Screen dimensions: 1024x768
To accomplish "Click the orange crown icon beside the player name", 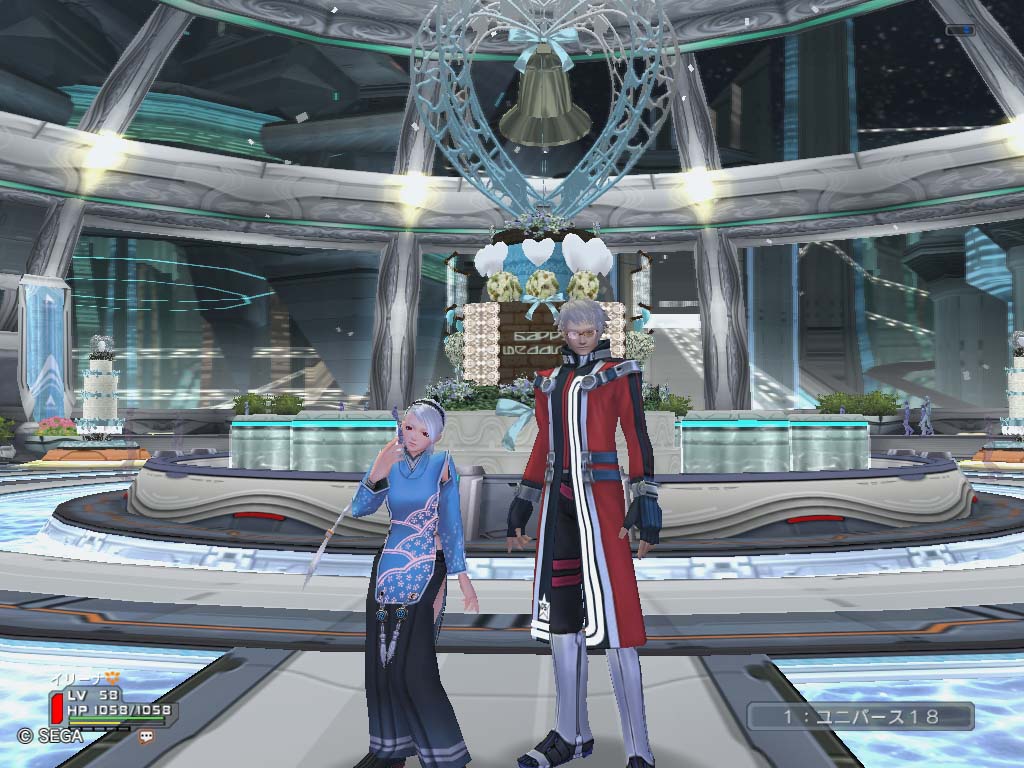I will (x=112, y=677).
